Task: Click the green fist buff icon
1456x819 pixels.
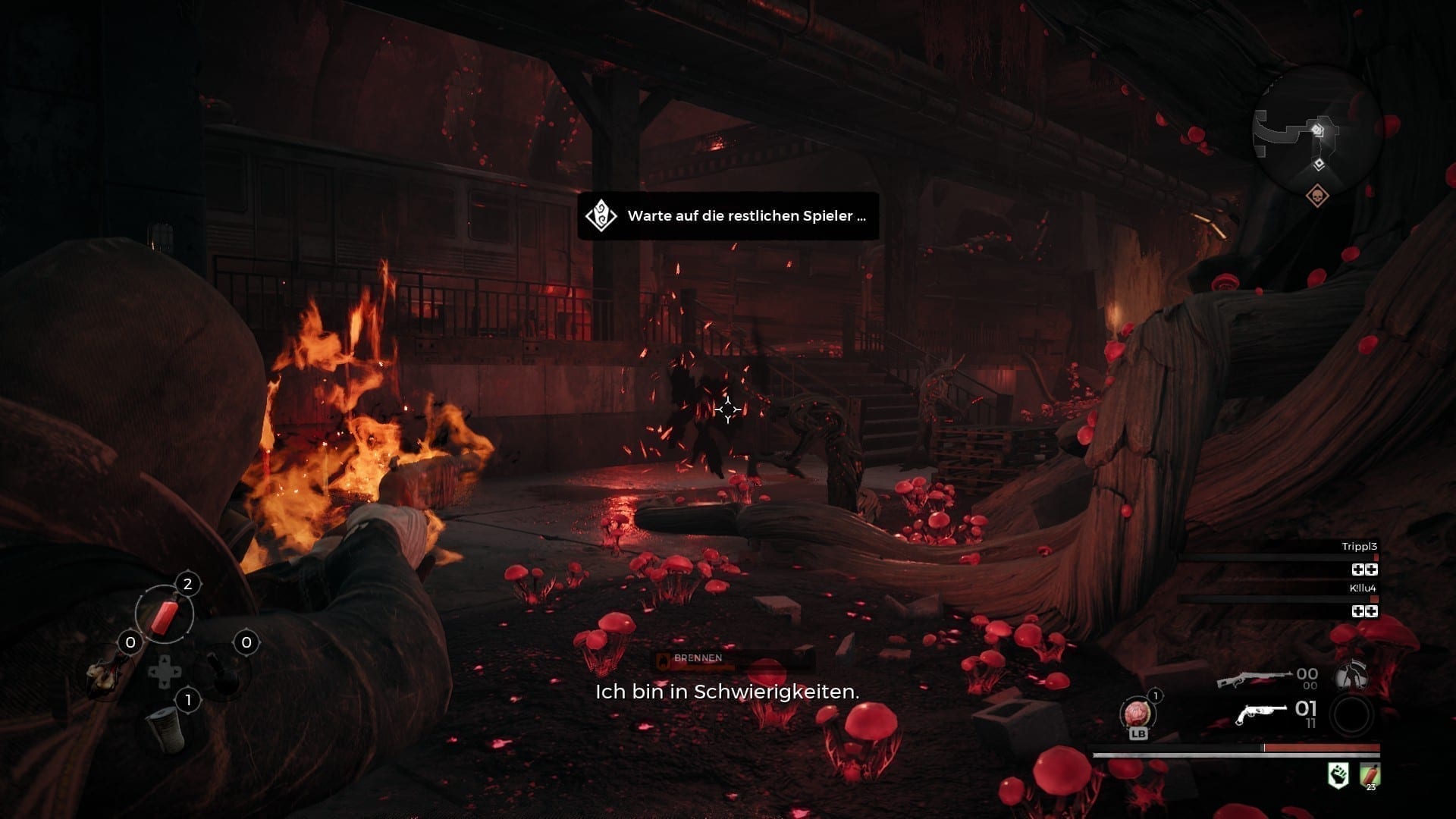Action: (x=1338, y=776)
